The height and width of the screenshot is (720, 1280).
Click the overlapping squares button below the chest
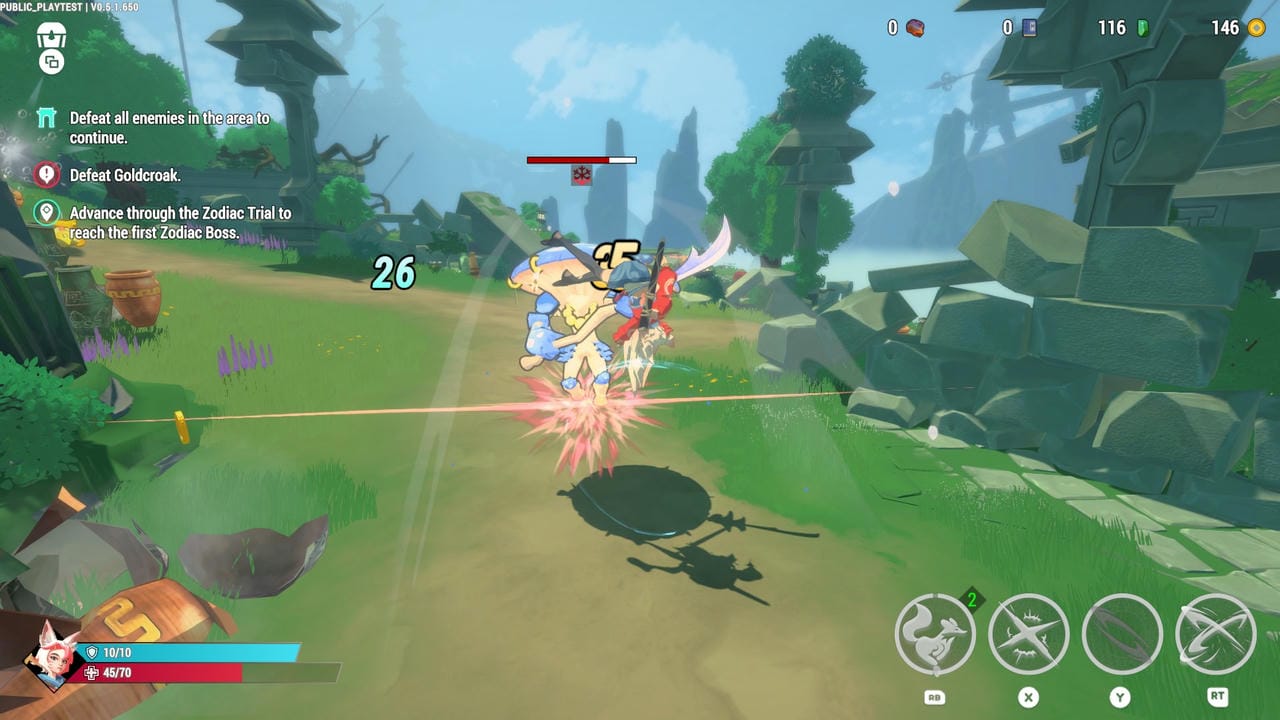click(x=51, y=63)
